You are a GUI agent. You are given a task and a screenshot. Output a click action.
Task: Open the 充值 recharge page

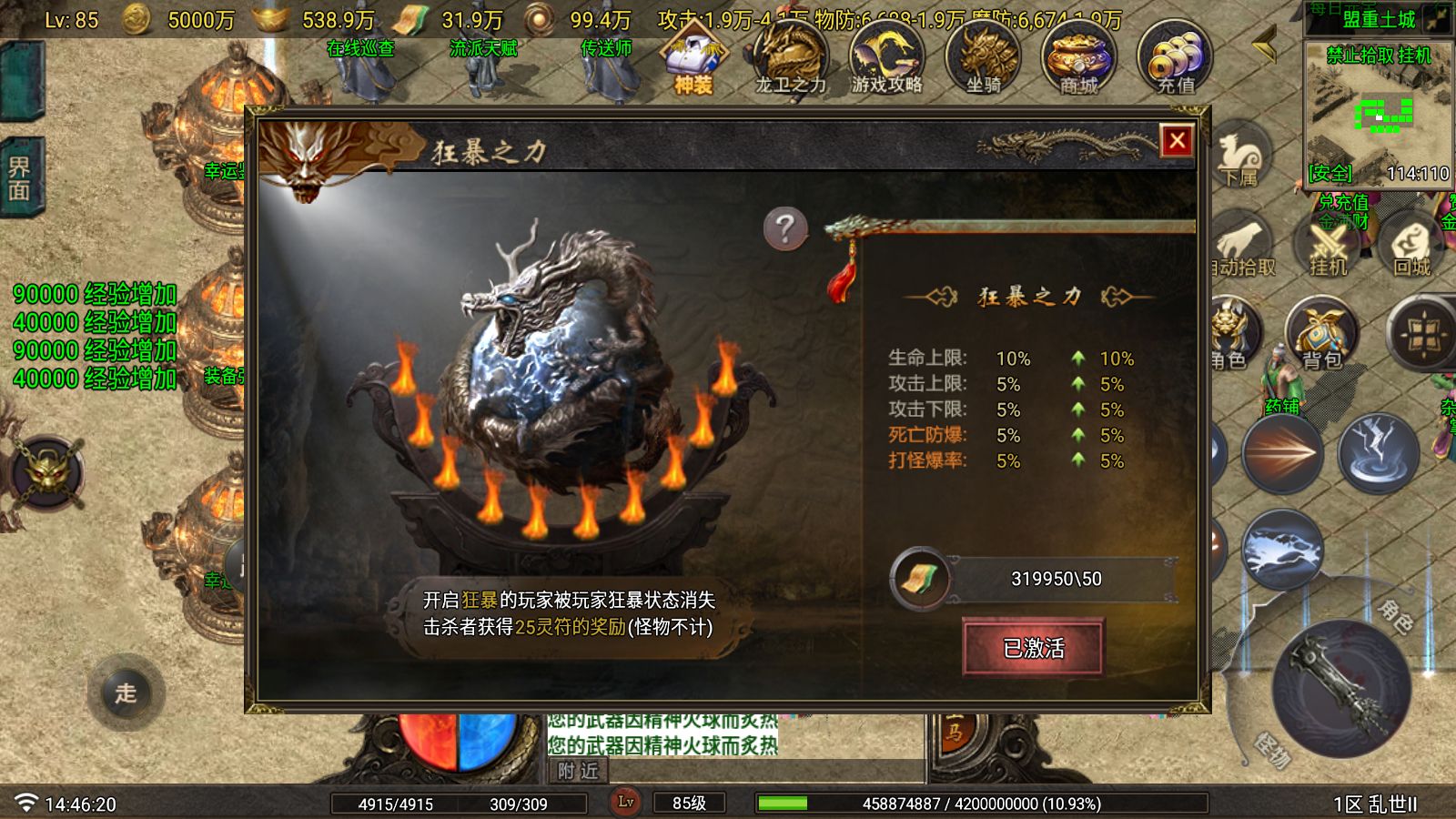click(x=1176, y=59)
